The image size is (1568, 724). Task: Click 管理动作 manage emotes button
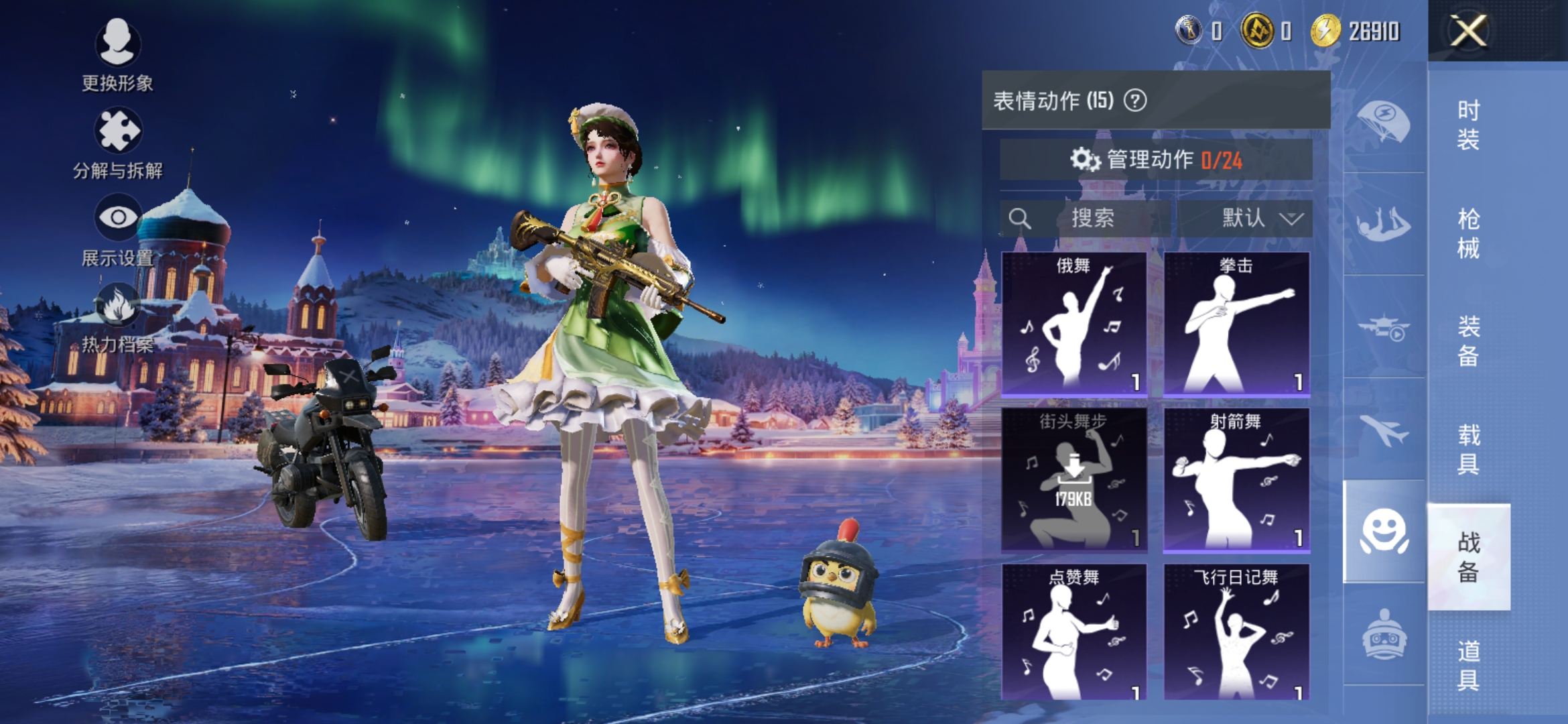[x=1156, y=160]
